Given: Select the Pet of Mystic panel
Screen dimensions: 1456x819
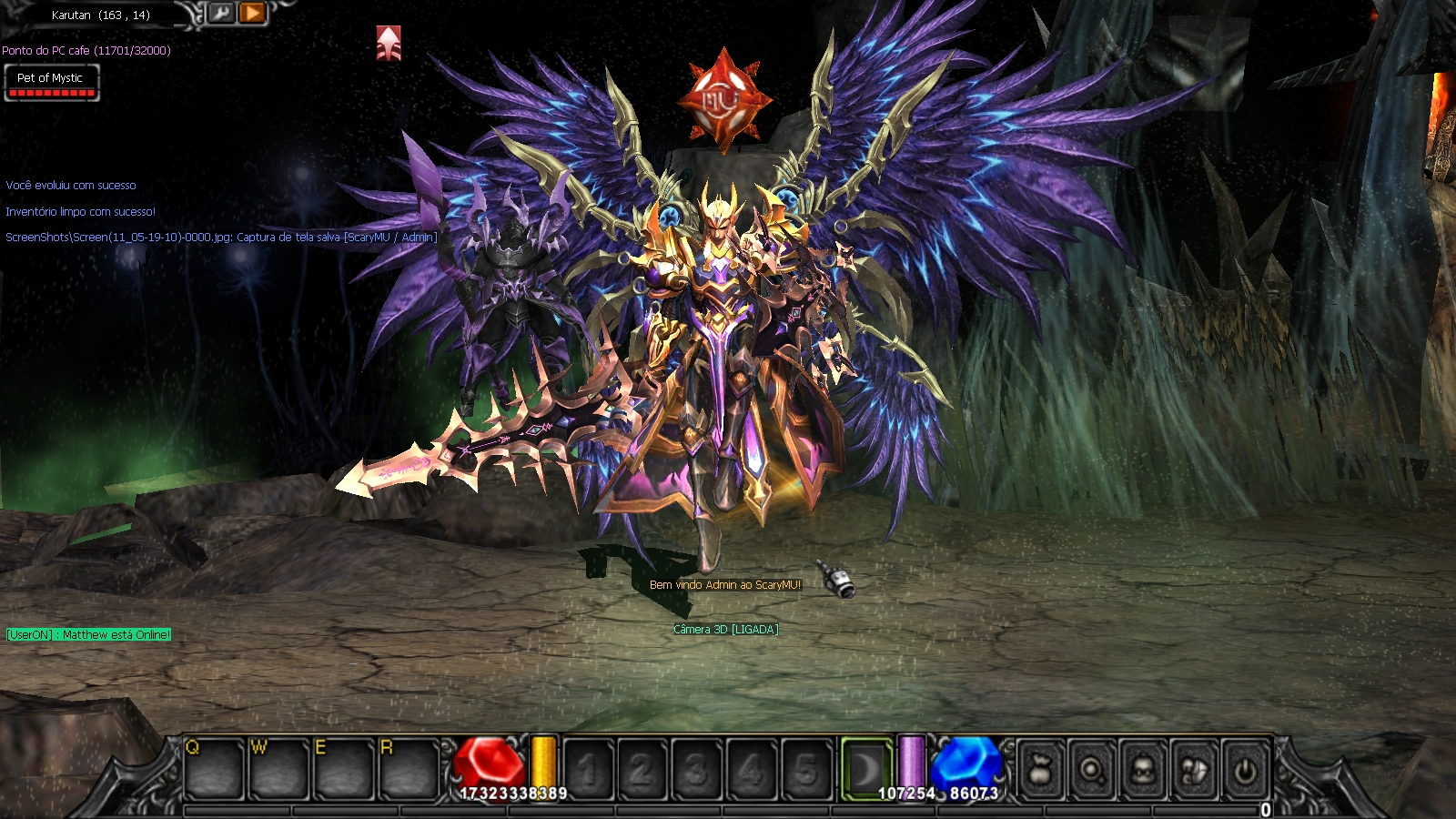Looking at the screenshot, I should tap(52, 83).
